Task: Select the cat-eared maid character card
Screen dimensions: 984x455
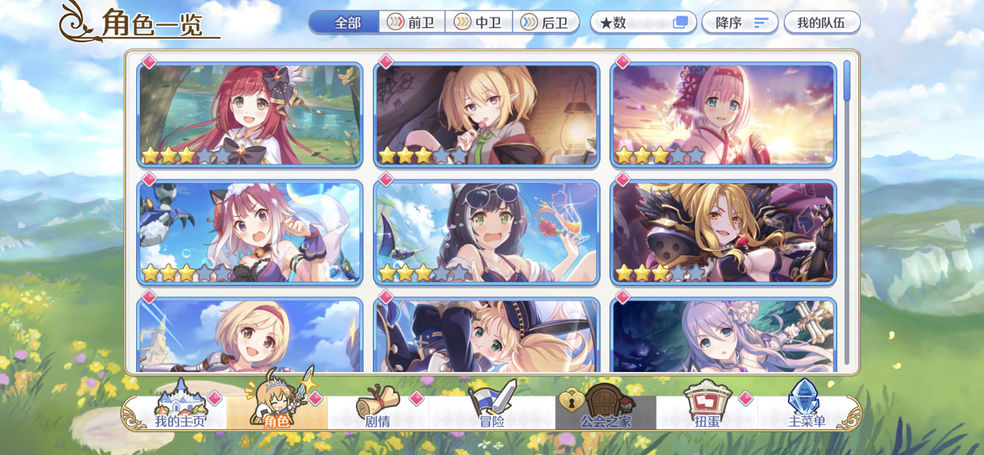Action: (x=249, y=232)
